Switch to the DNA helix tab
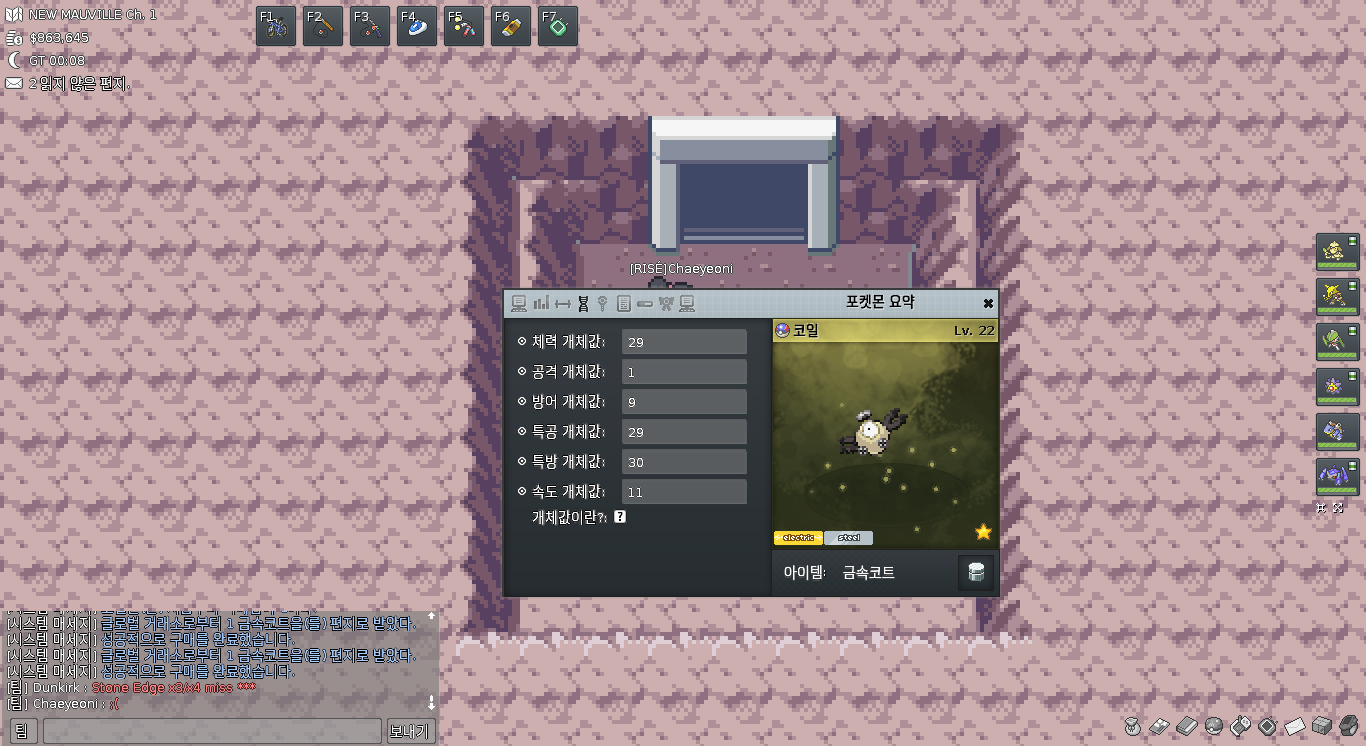This screenshot has height=746, width=1366. 582,303
